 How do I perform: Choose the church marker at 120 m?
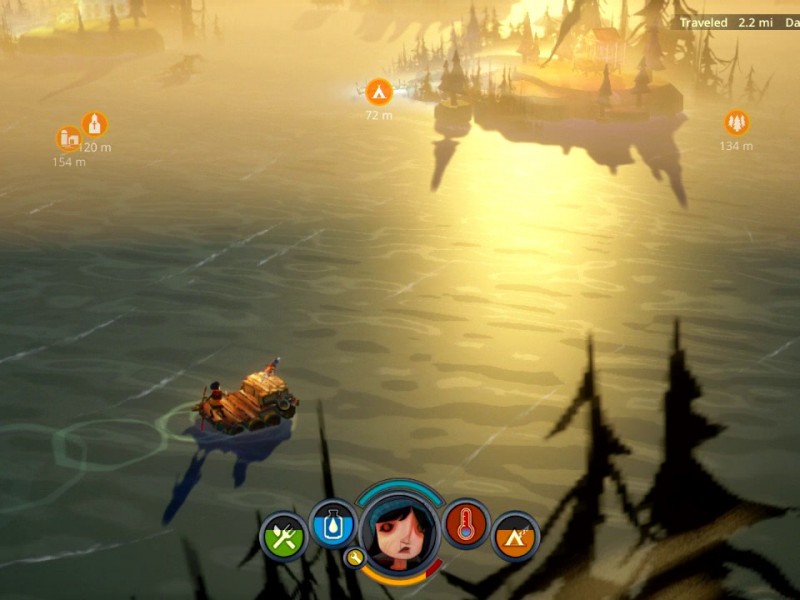tap(94, 124)
